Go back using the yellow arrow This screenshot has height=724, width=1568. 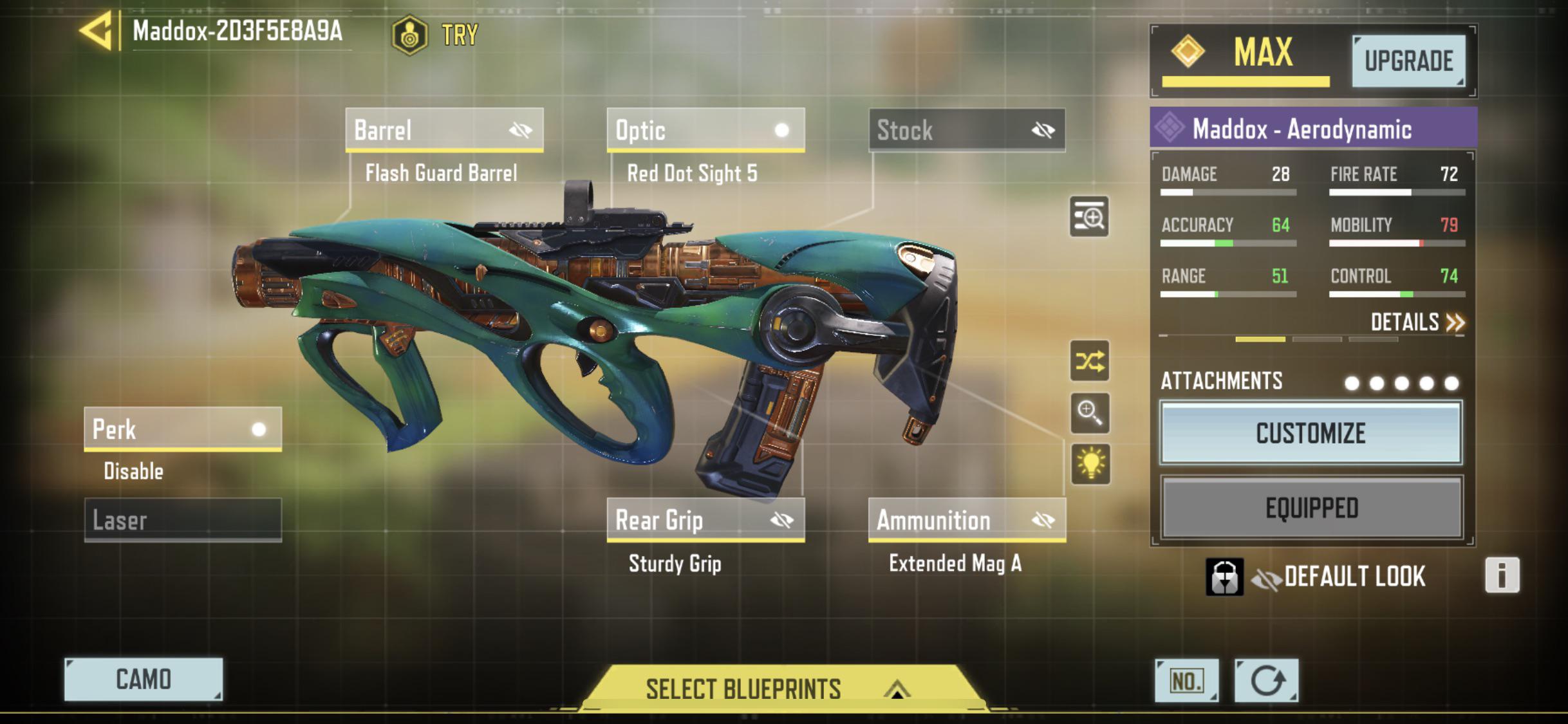click(97, 30)
